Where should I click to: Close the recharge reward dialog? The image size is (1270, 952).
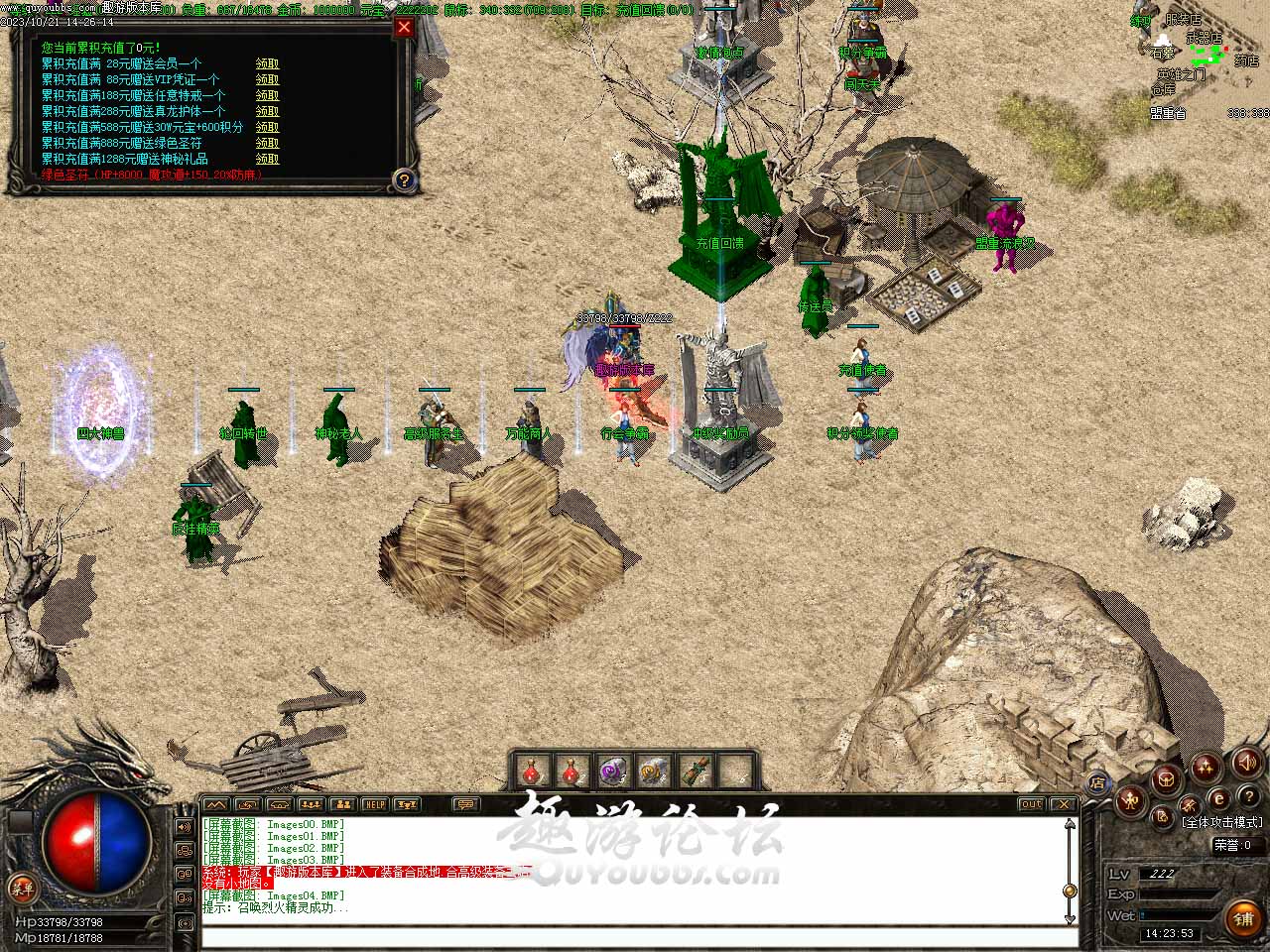click(x=404, y=28)
